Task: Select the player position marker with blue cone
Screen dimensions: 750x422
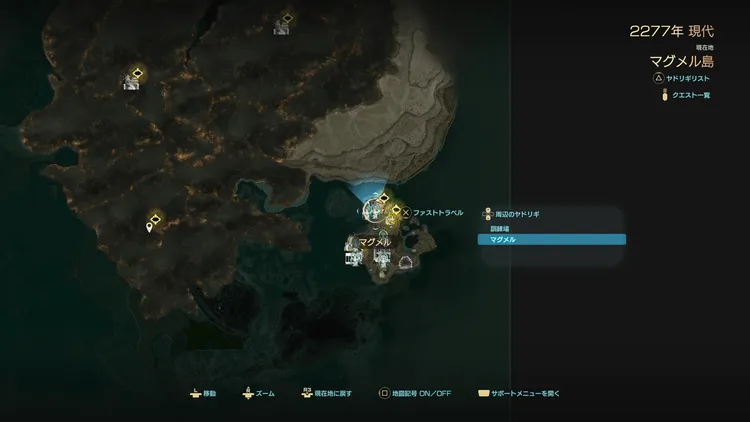Action: [x=376, y=208]
